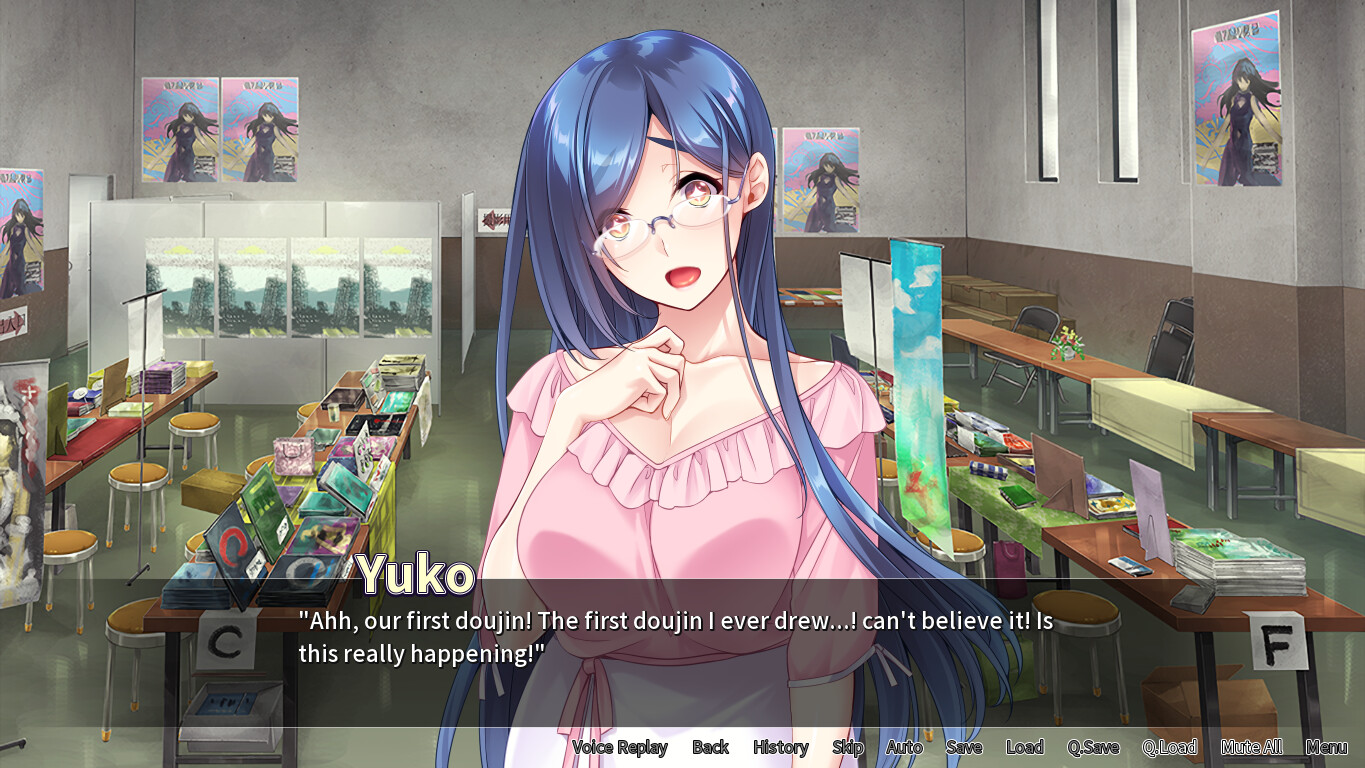Open the History log
This screenshot has width=1365, height=768.
click(780, 747)
